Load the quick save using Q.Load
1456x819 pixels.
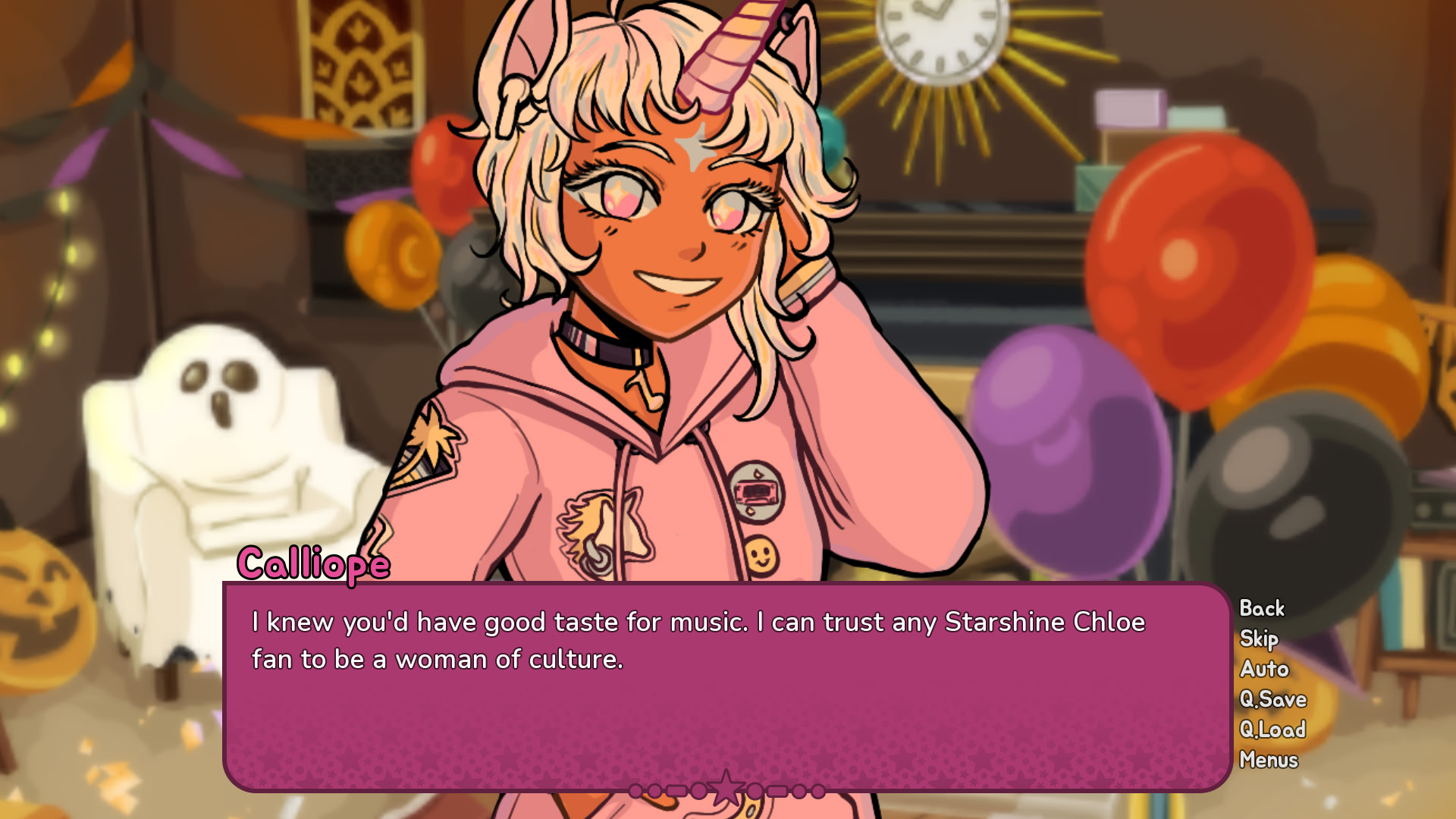tap(1273, 730)
